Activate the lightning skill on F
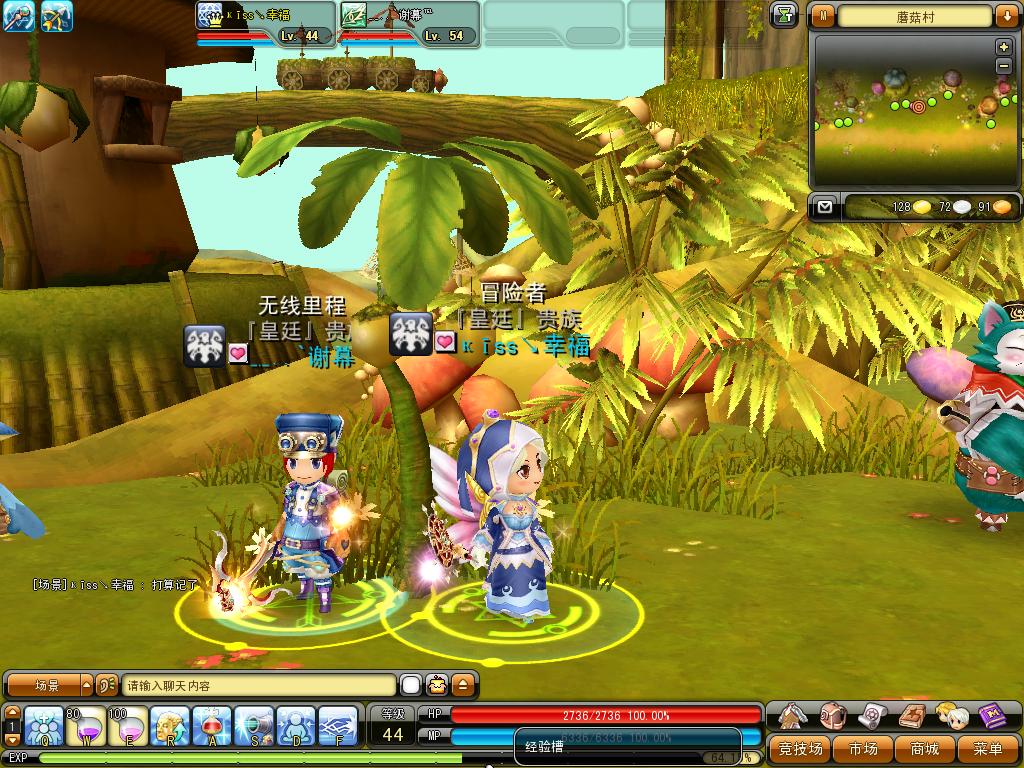The width and height of the screenshot is (1024, 768). pyautogui.click(x=338, y=725)
